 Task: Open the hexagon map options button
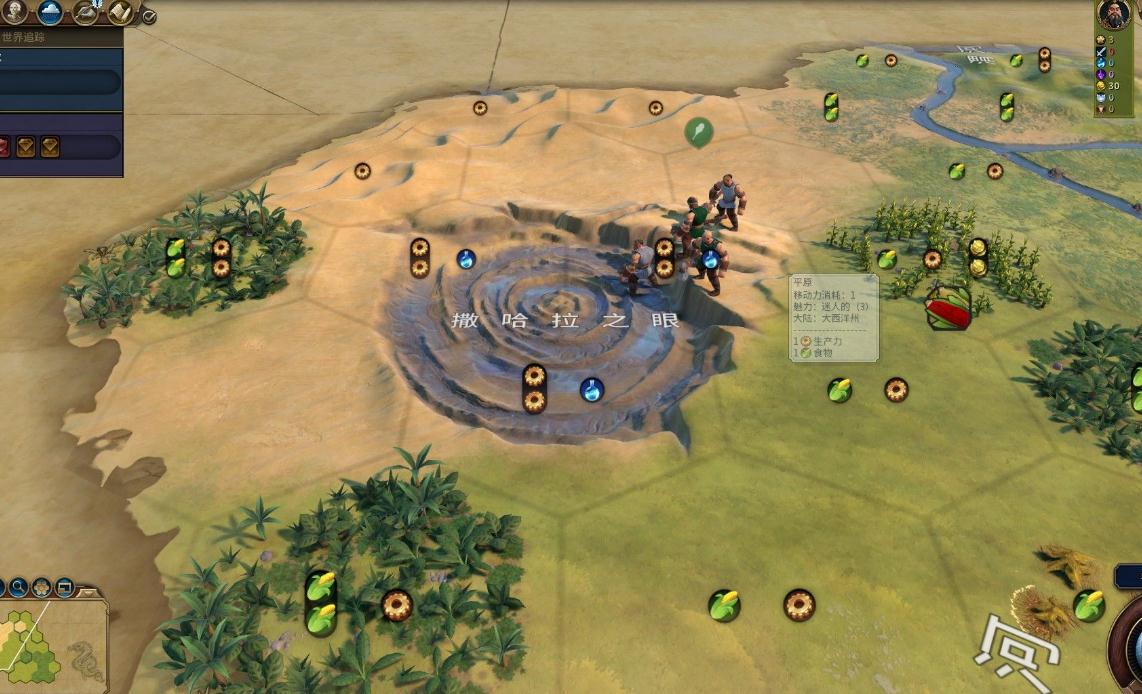[x=41, y=587]
